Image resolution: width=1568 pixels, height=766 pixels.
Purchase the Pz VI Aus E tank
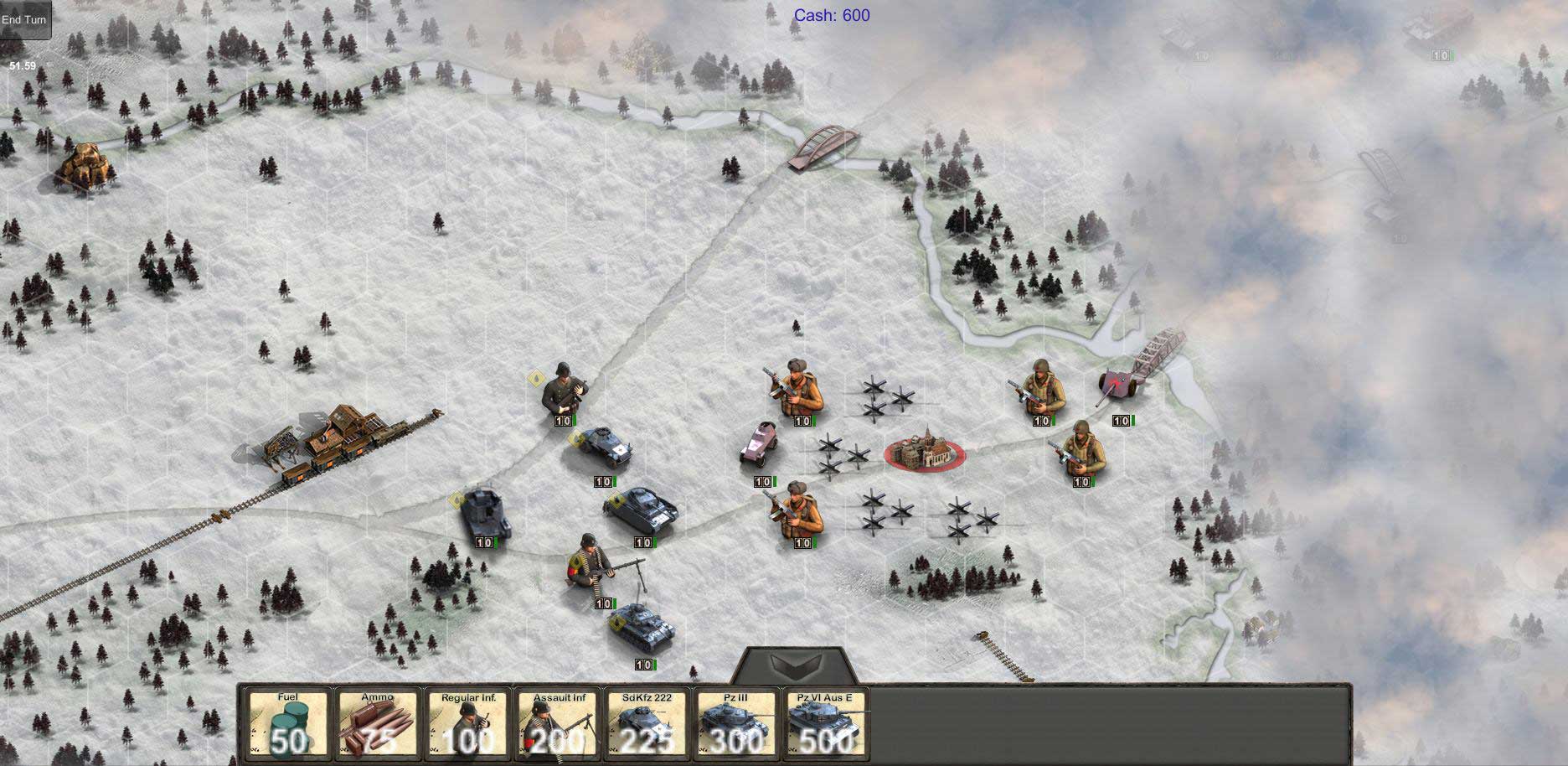point(825,724)
